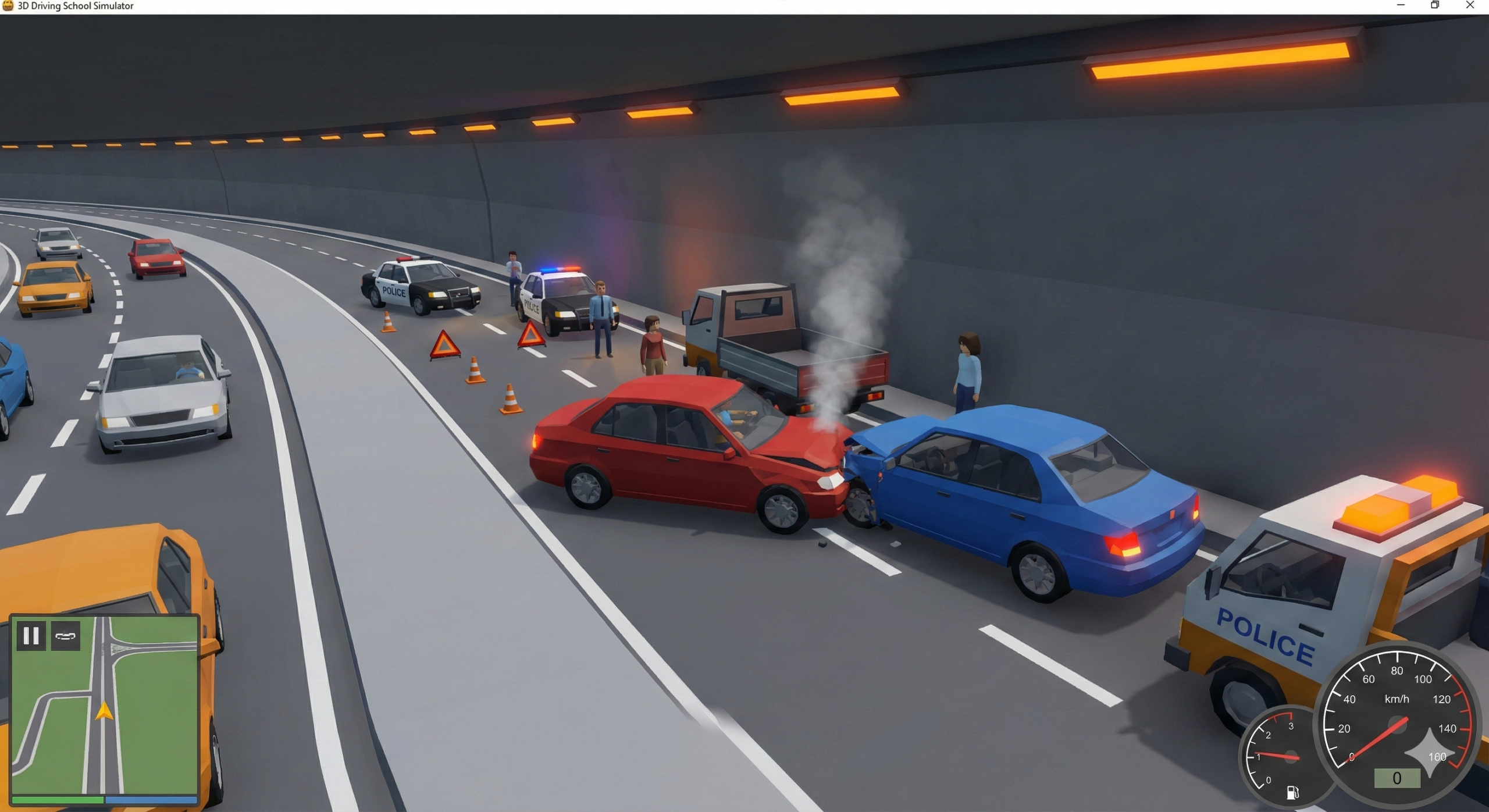Viewport: 1489px width, 812px height.
Task: Pause the driving simulation
Action: pyautogui.click(x=31, y=636)
